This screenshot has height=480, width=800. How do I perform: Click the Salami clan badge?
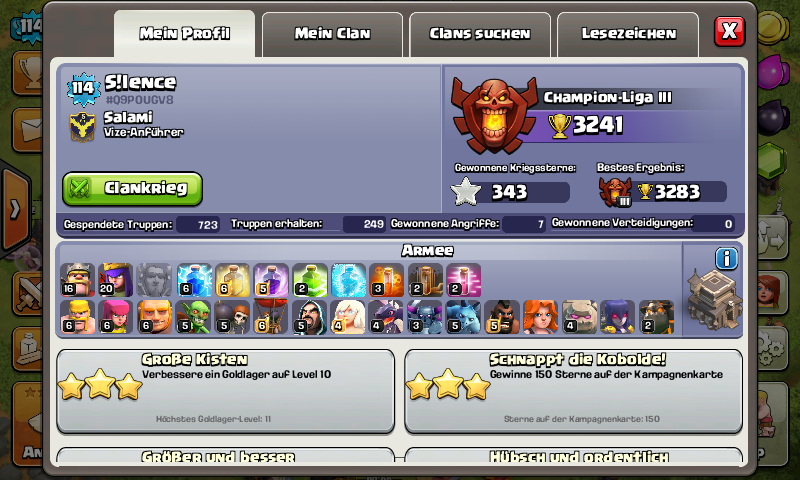click(82, 125)
